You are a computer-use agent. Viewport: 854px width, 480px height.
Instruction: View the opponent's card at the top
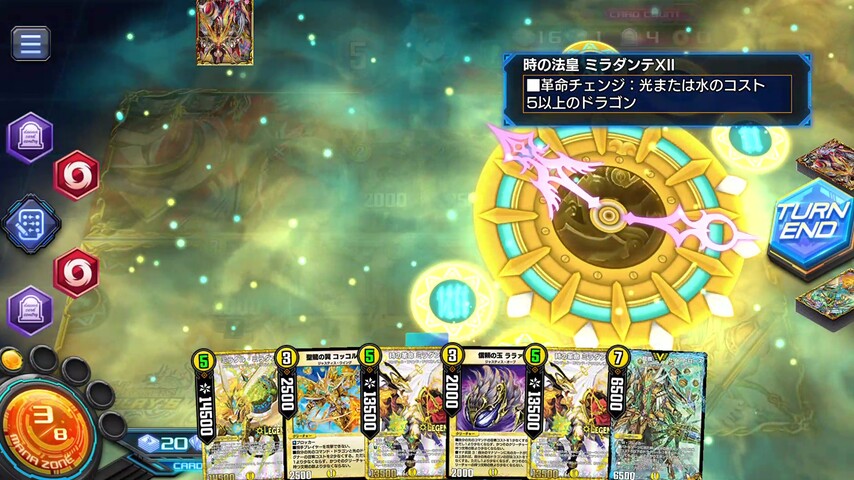point(225,32)
